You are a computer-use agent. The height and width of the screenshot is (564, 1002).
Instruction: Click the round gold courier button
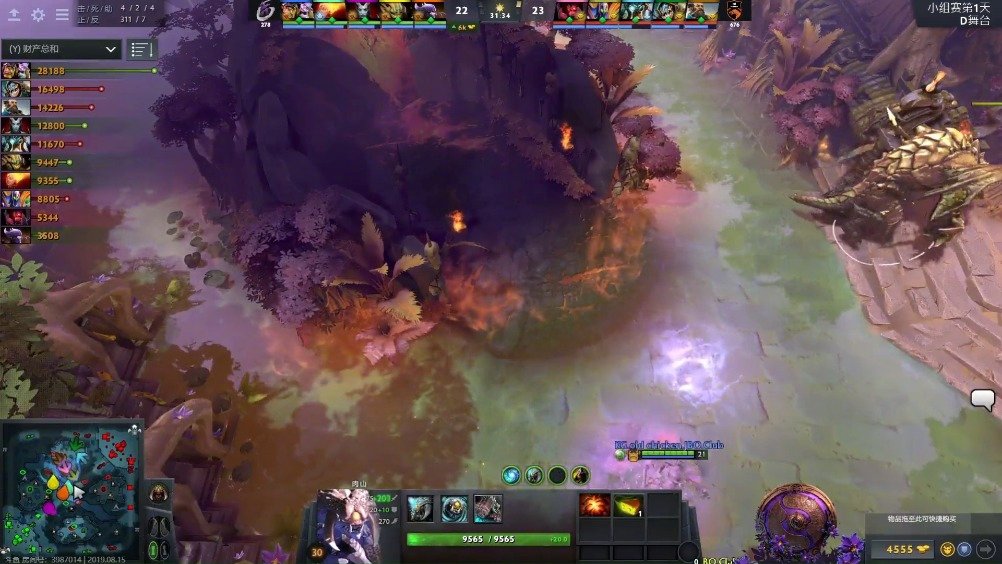click(x=945, y=549)
